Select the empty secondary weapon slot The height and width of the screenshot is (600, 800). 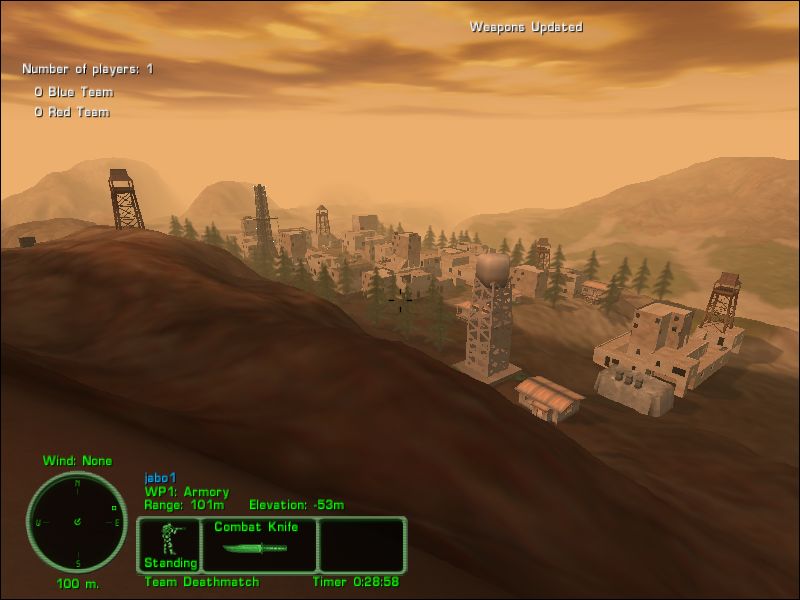[361, 545]
